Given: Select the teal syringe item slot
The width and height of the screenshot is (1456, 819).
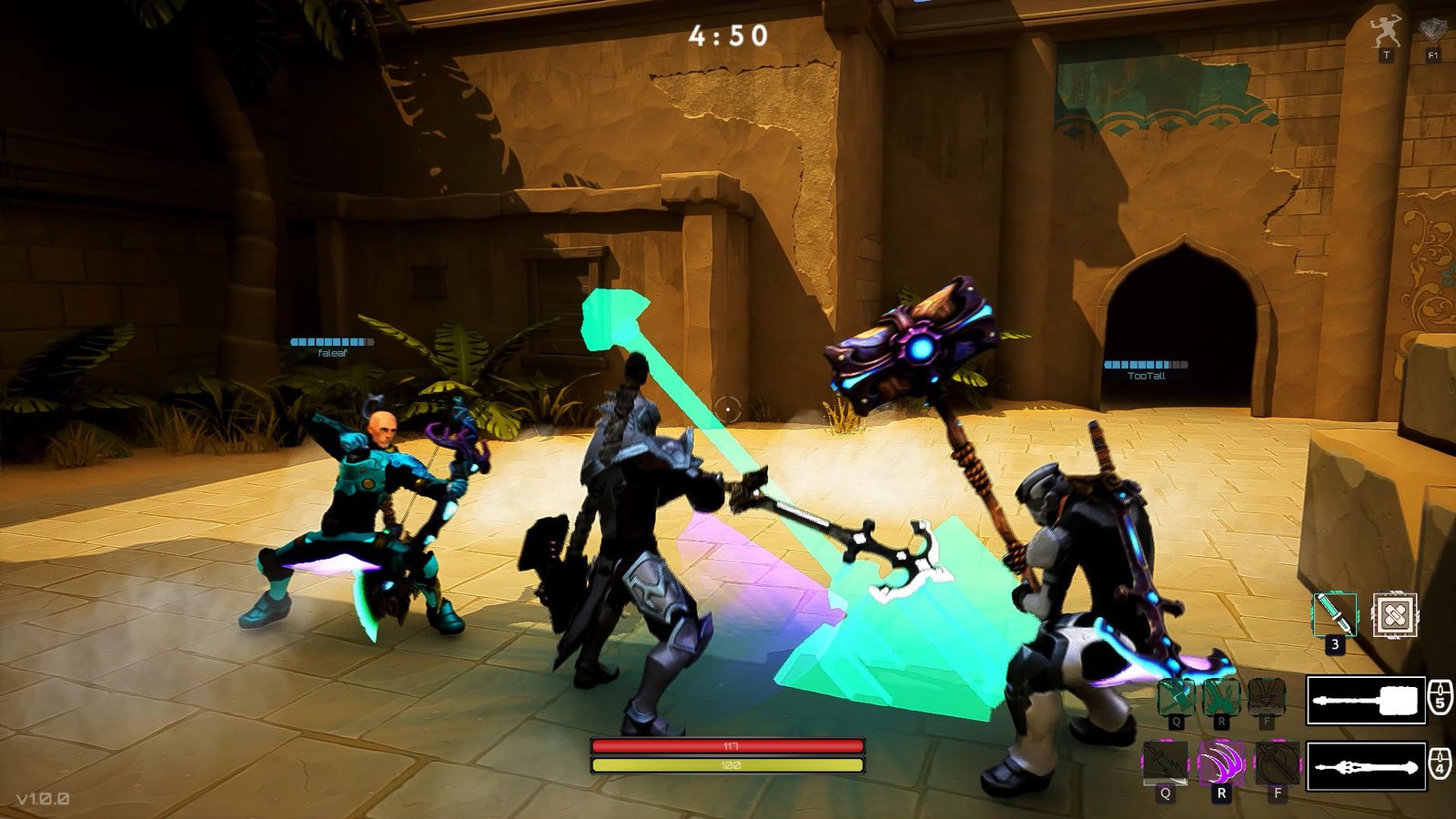Looking at the screenshot, I should (1335, 615).
